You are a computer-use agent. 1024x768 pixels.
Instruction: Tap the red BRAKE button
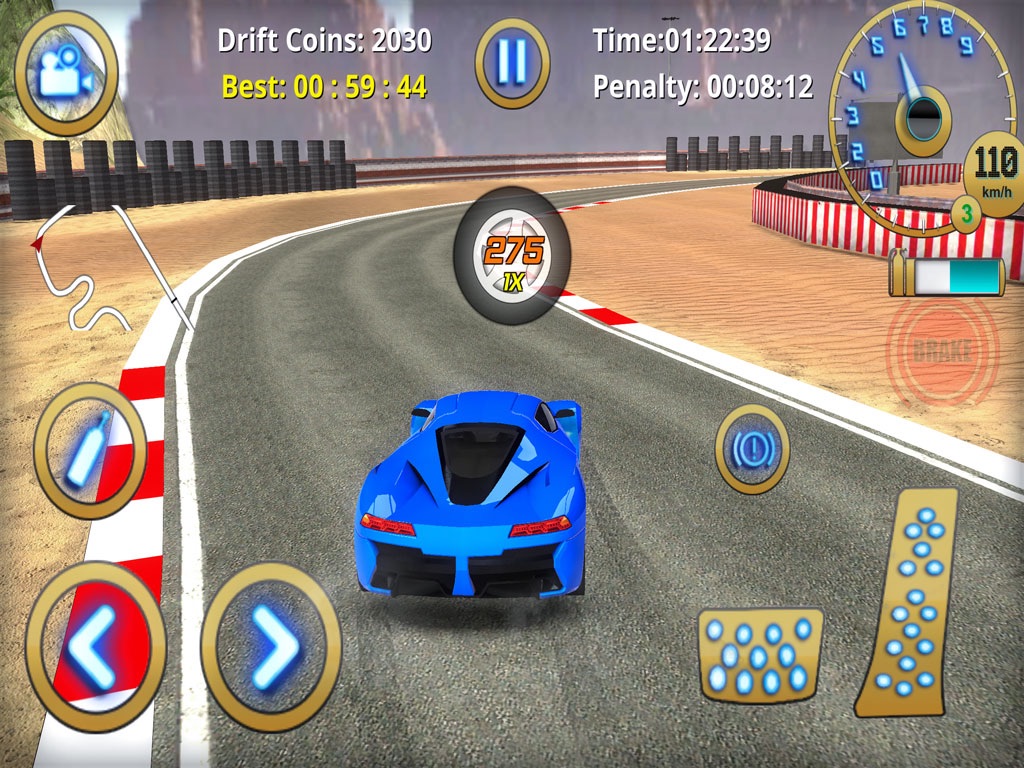pos(942,351)
